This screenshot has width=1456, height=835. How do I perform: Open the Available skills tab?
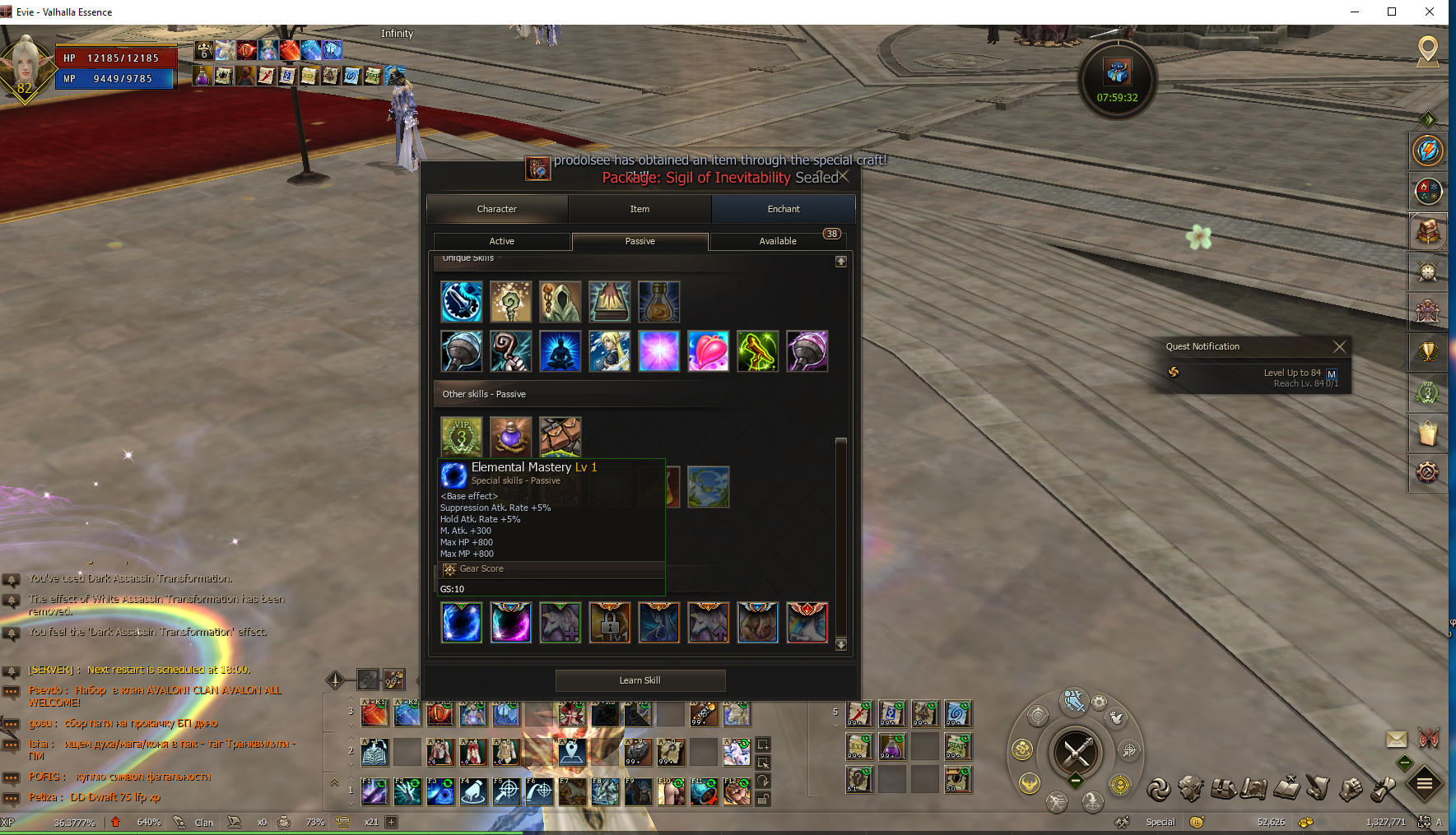coord(778,241)
